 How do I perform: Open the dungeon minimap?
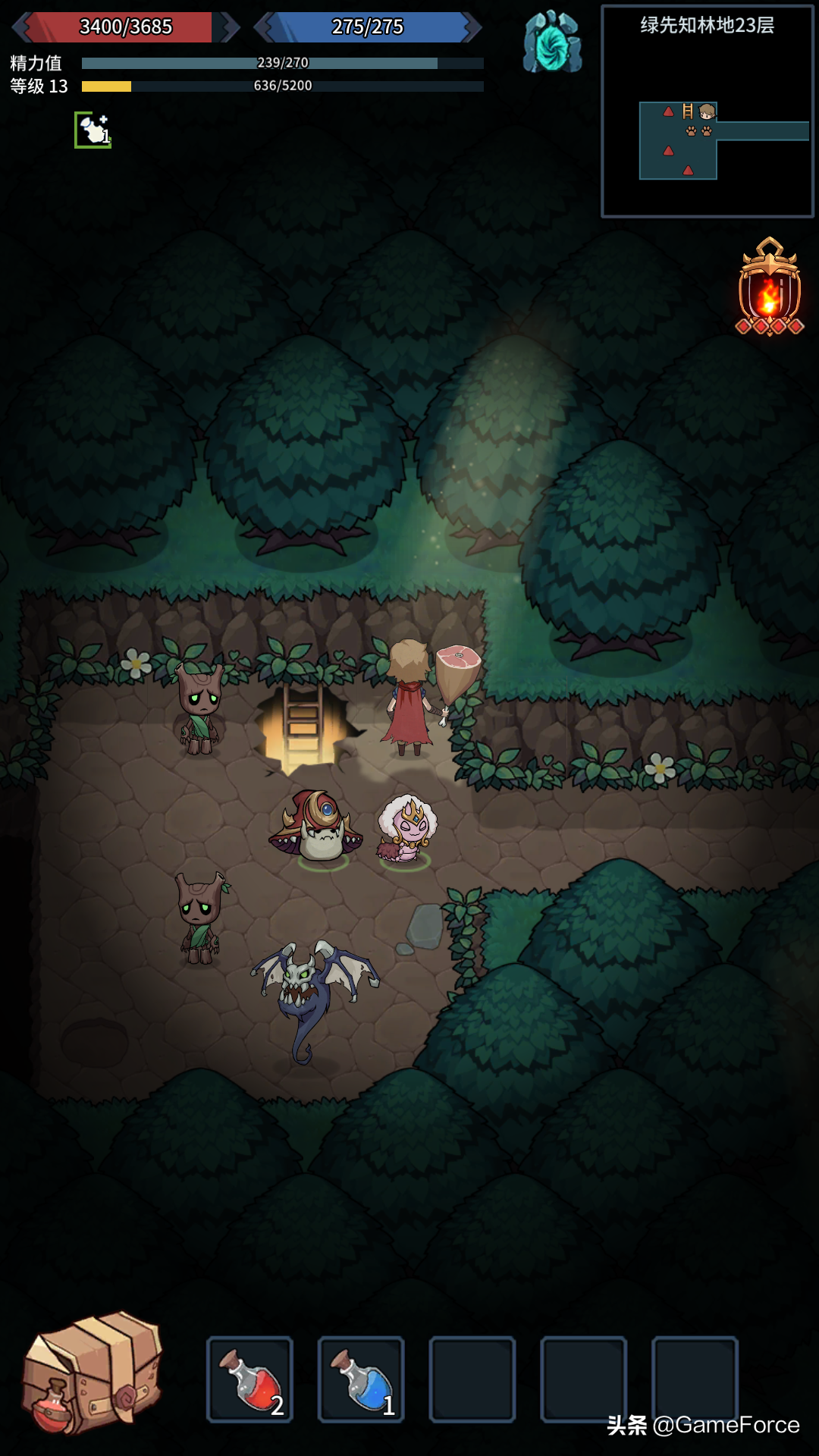point(707,111)
